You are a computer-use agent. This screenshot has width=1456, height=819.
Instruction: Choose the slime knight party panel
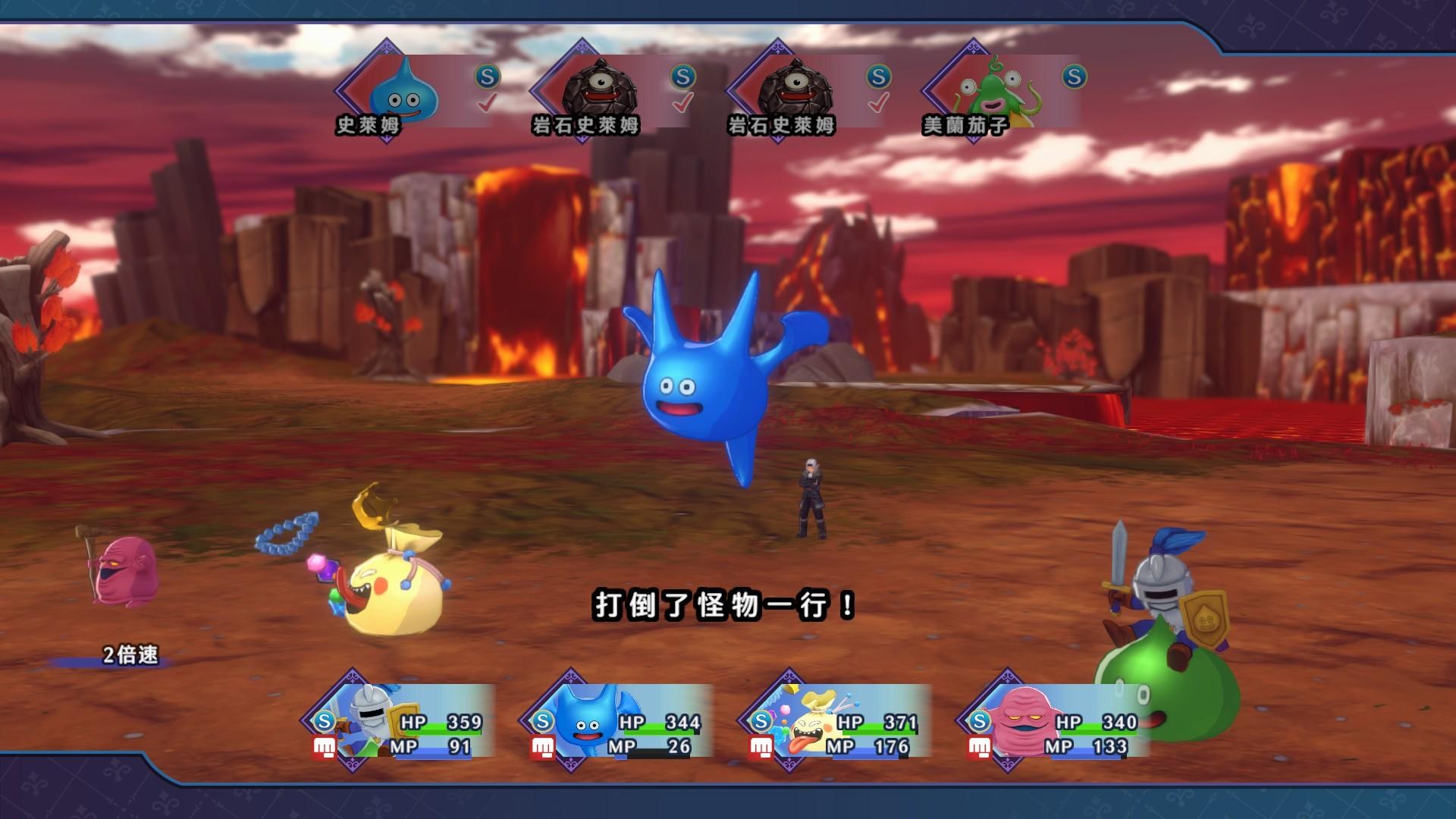pyautogui.click(x=402, y=720)
